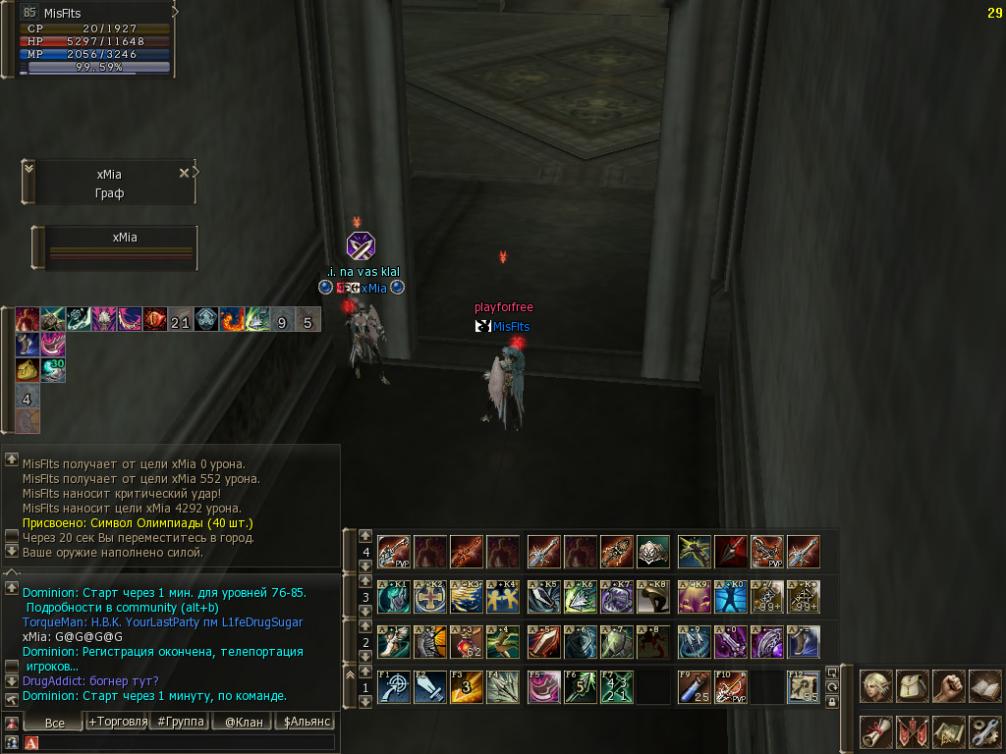Activate the F5 pink swirl skill
Screen dimensions: 1006x754
coord(543,687)
